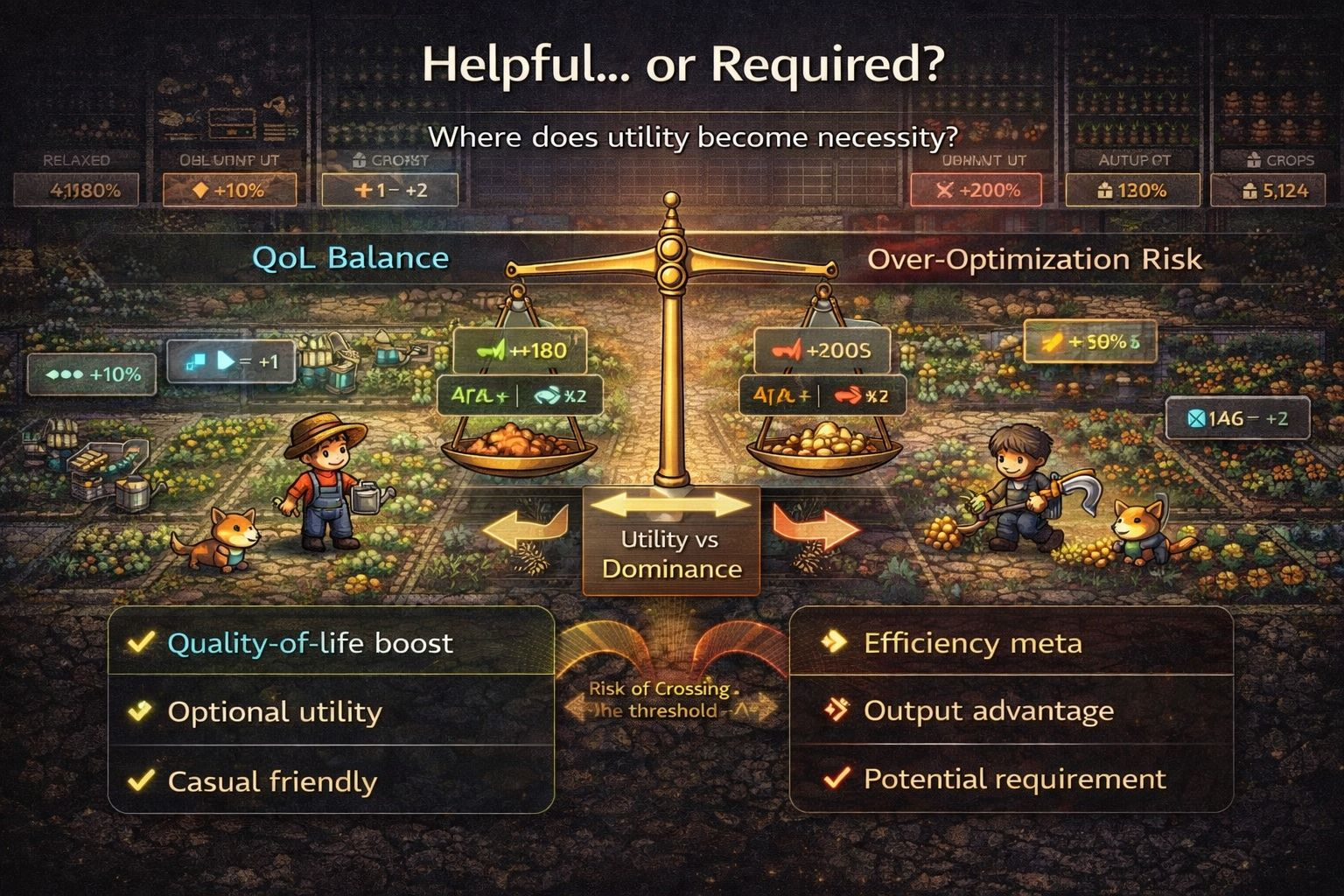Select the Casual friendly row

point(331,780)
